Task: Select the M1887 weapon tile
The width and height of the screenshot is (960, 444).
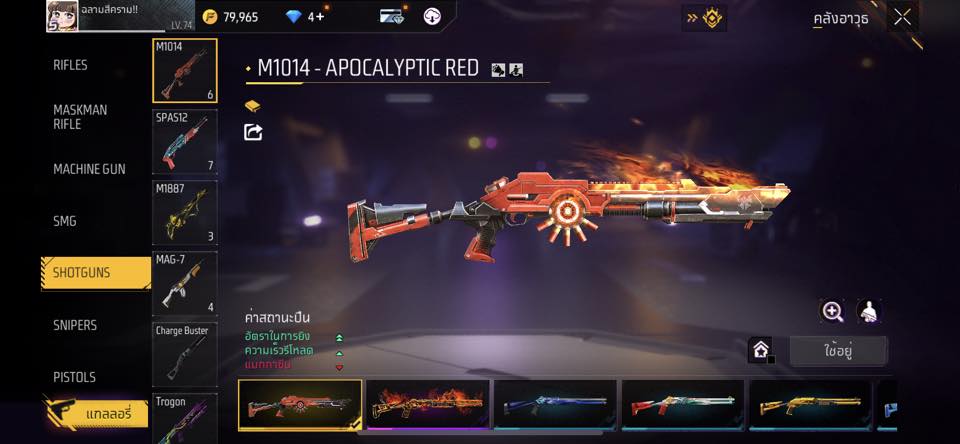Action: (x=184, y=212)
